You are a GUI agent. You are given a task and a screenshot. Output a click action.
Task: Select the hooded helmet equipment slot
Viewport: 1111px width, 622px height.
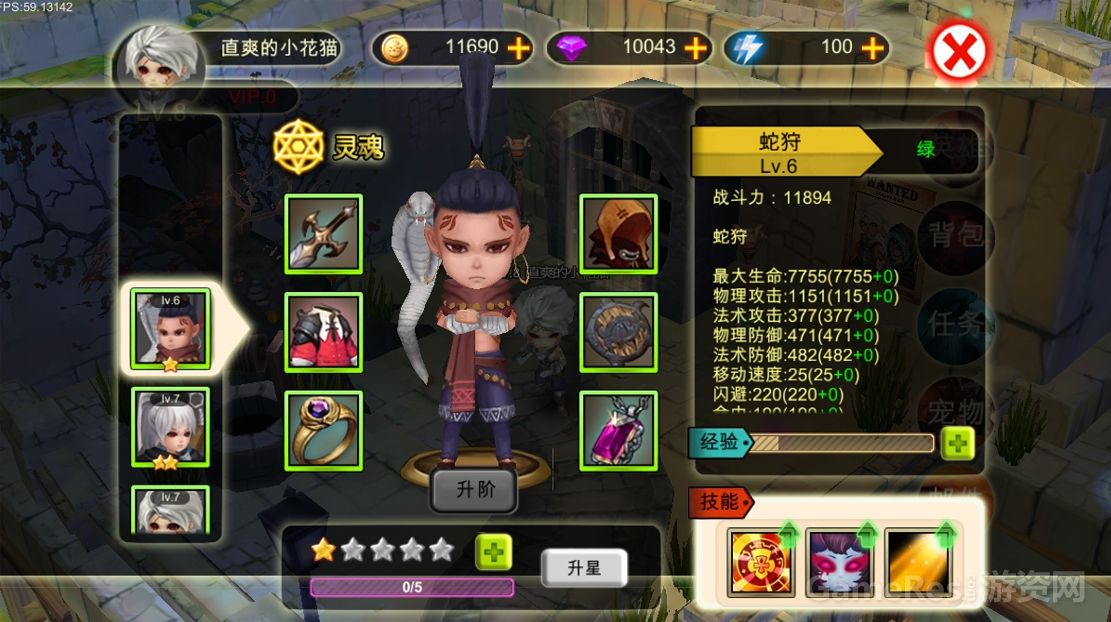point(618,233)
